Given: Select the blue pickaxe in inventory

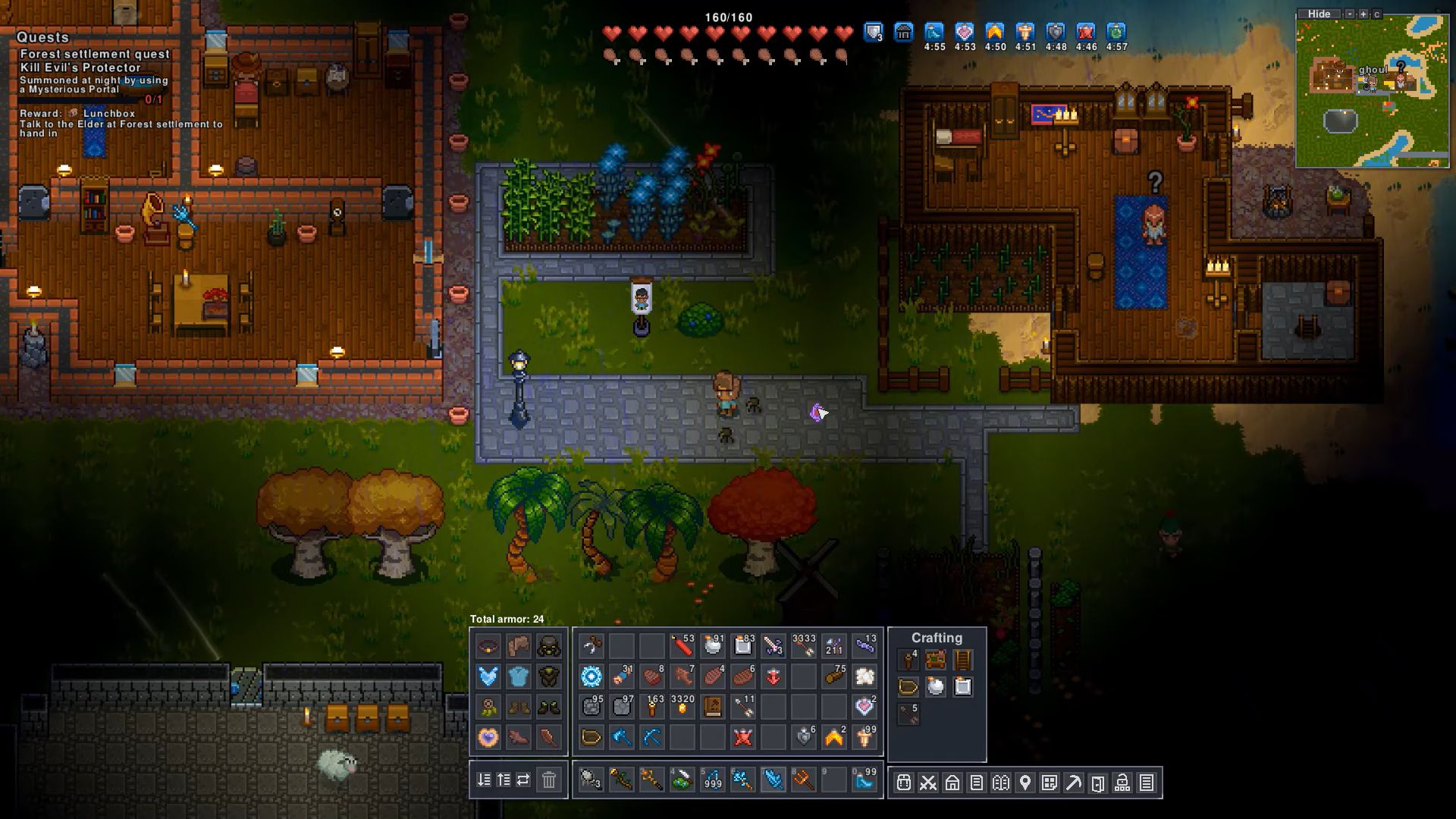Looking at the screenshot, I should [651, 737].
